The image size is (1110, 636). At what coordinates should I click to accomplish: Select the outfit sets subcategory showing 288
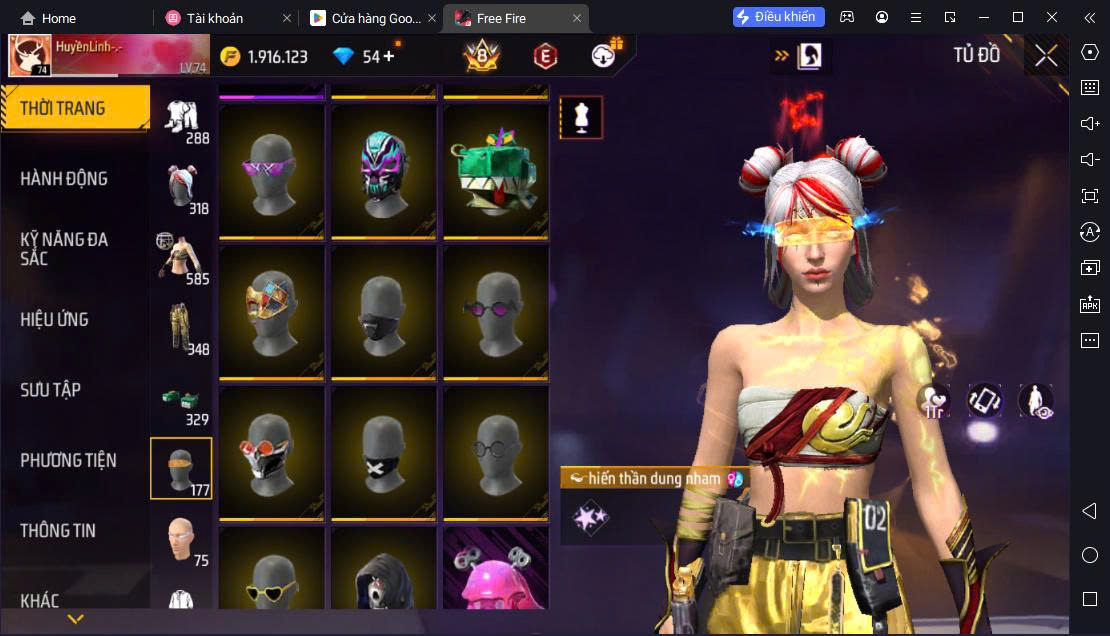point(181,120)
